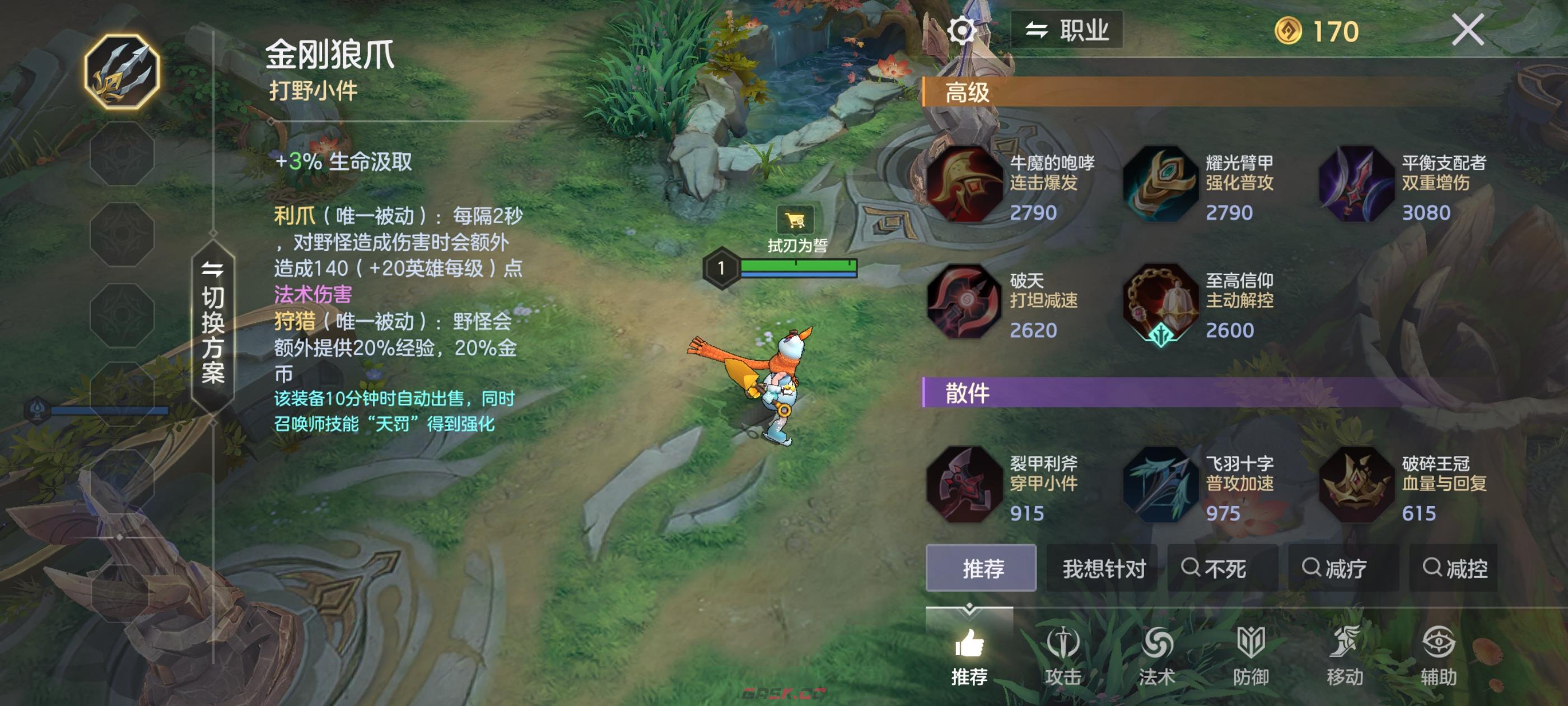The image size is (1568, 706).
Task: Pick the 平衡支配者 item
Action: pyautogui.click(x=1357, y=184)
